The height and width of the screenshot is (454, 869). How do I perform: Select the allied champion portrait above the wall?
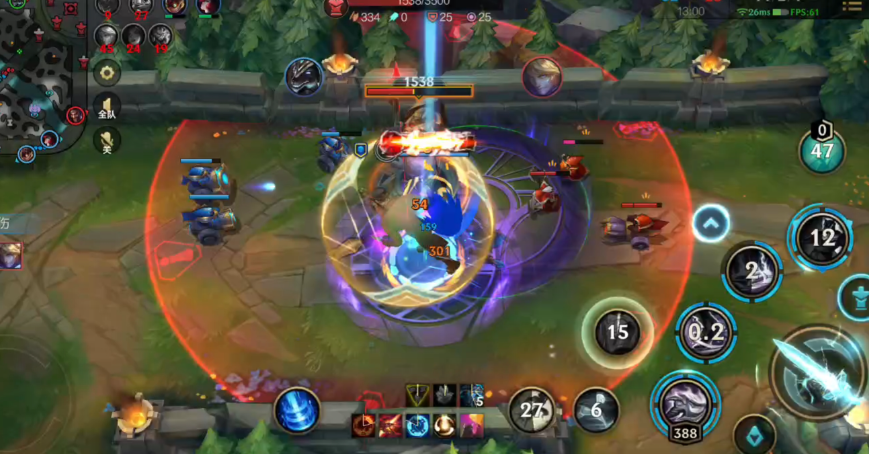tap(304, 77)
